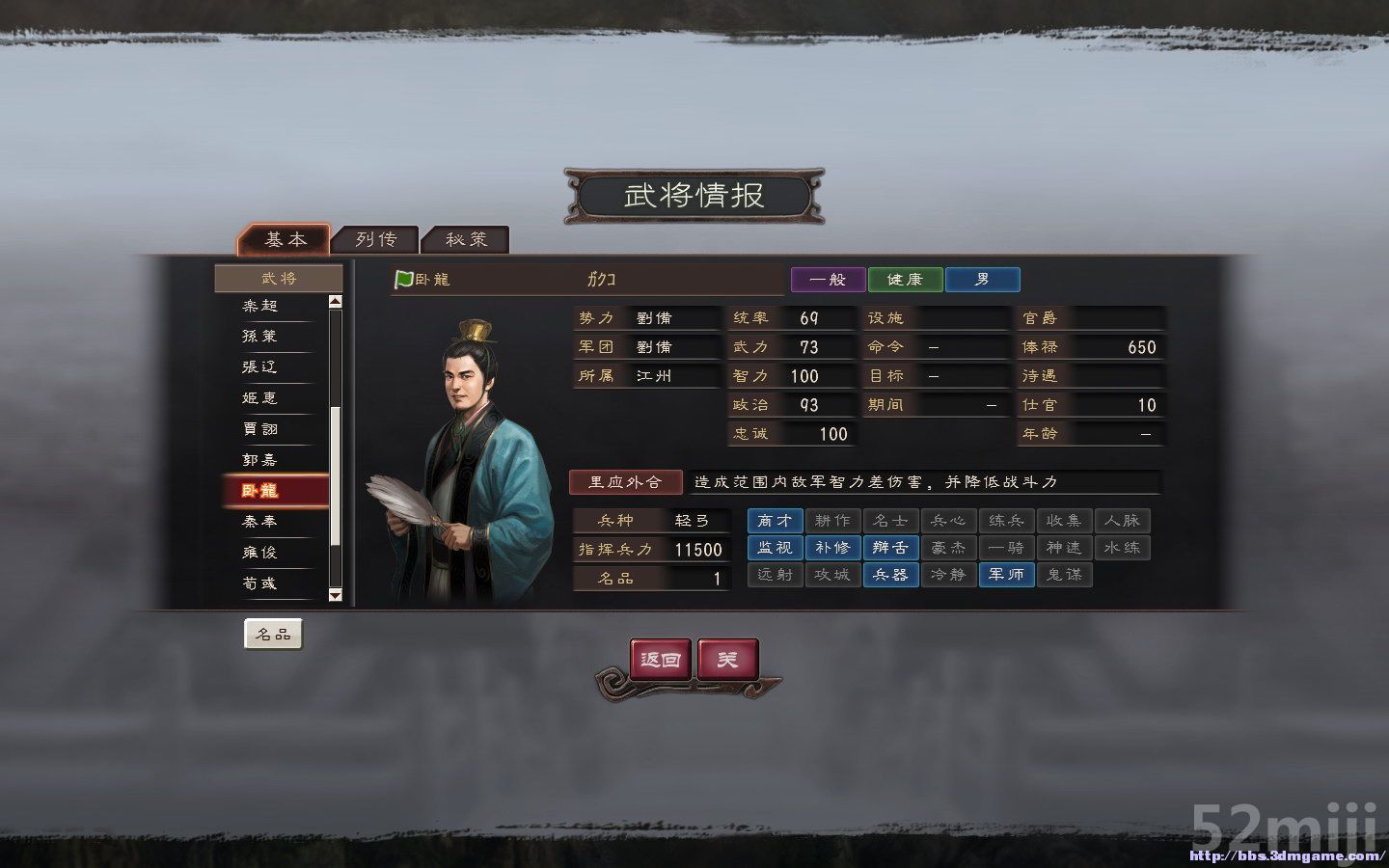
Task: Select the 军师 skill icon
Action: (1006, 575)
